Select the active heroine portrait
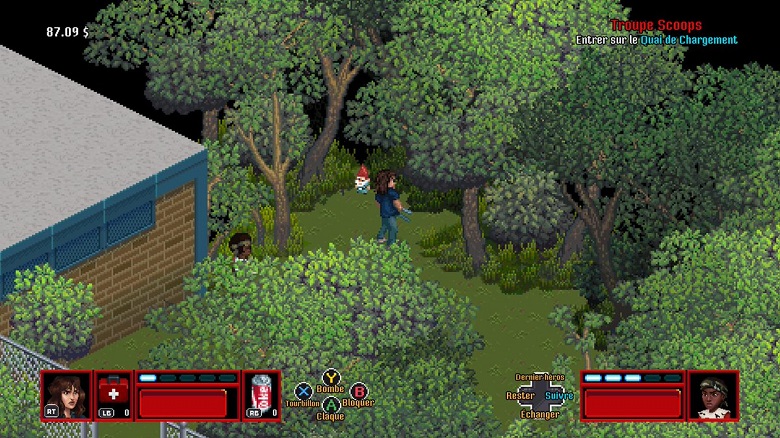This screenshot has height=438, width=780. [x=66, y=395]
